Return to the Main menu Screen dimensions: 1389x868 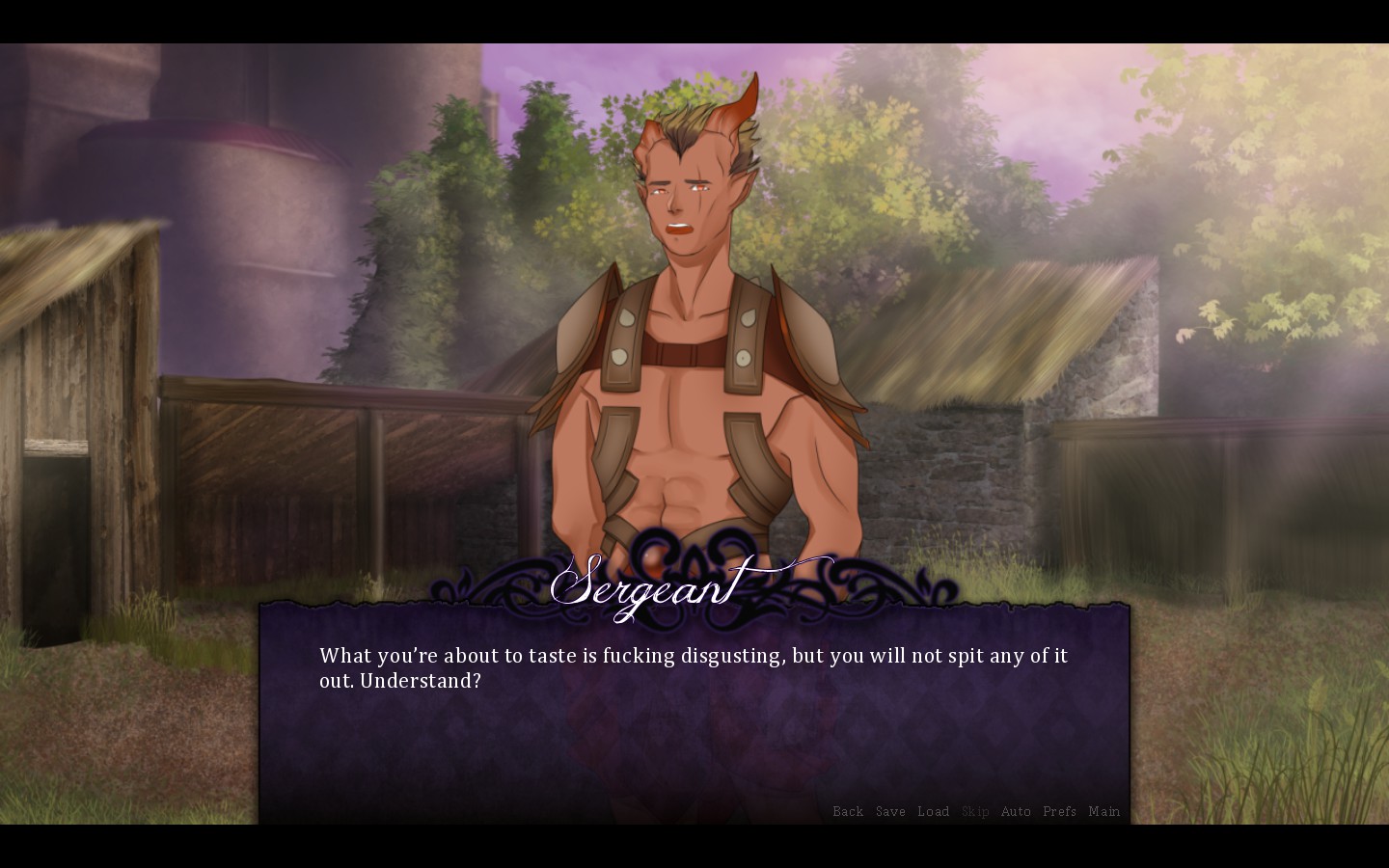1103,812
